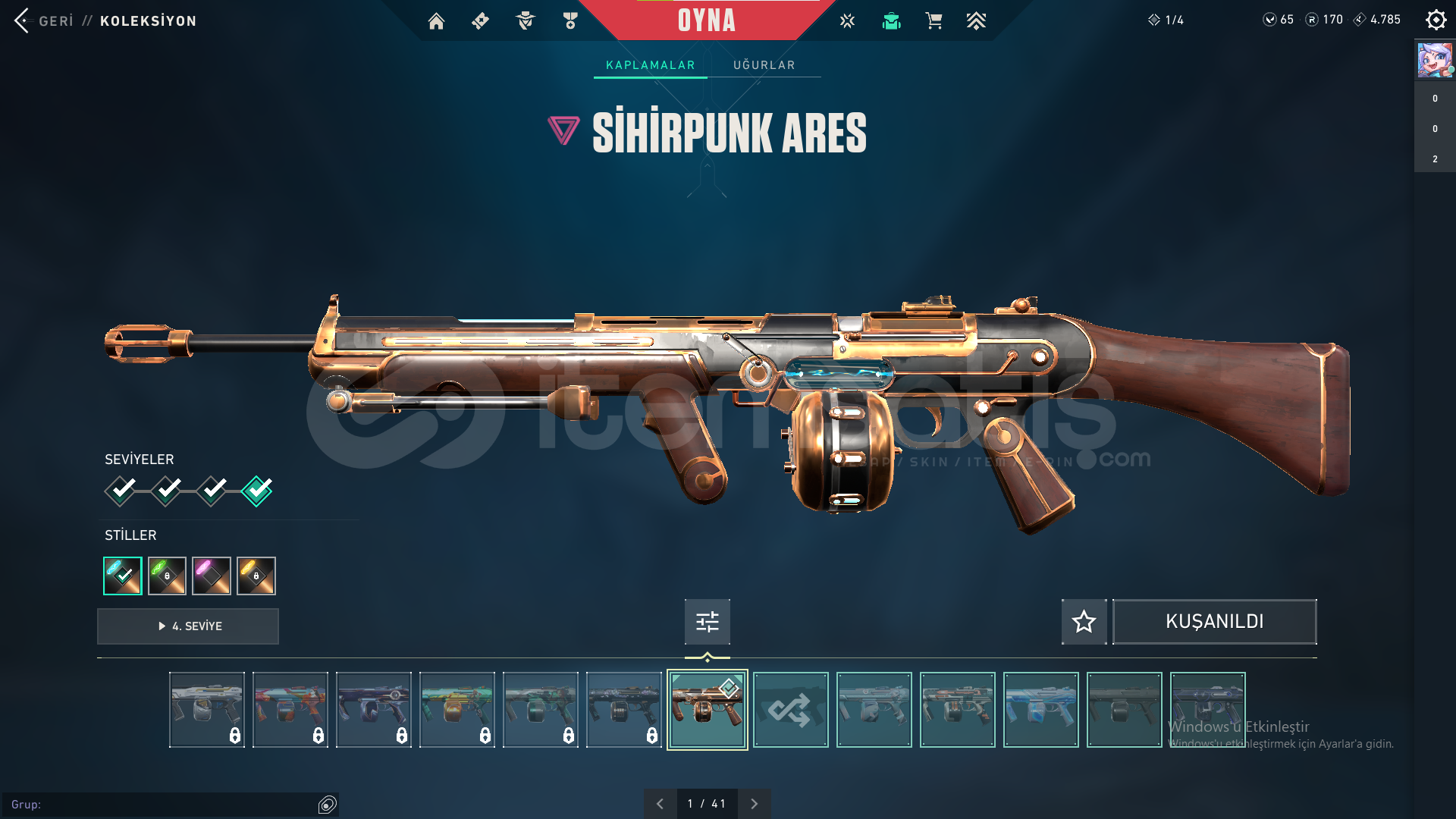Open the home icon in top navigation
This screenshot has width=1456, height=819.
436,21
